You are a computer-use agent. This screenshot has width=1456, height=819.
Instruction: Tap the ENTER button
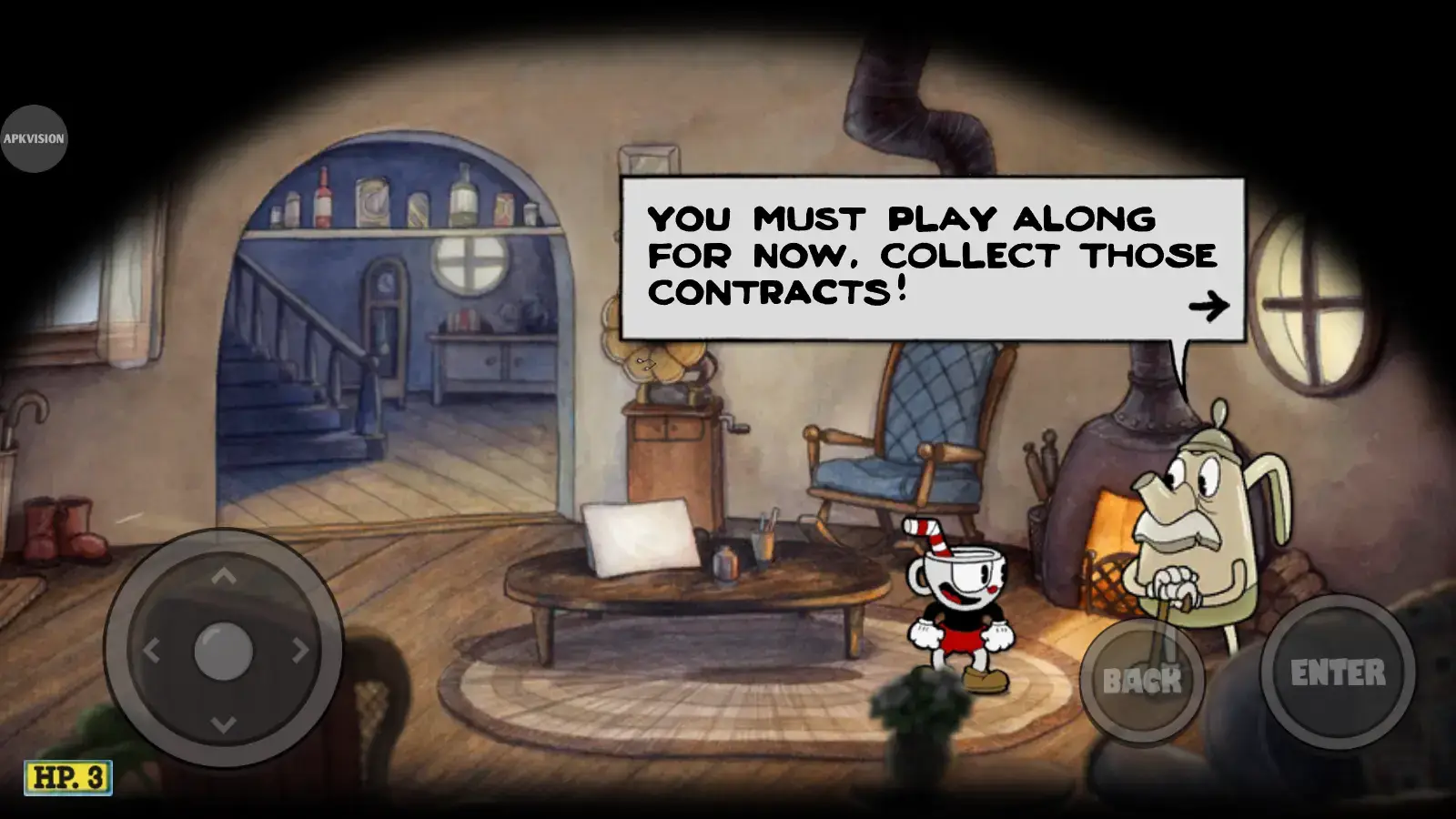(1337, 672)
